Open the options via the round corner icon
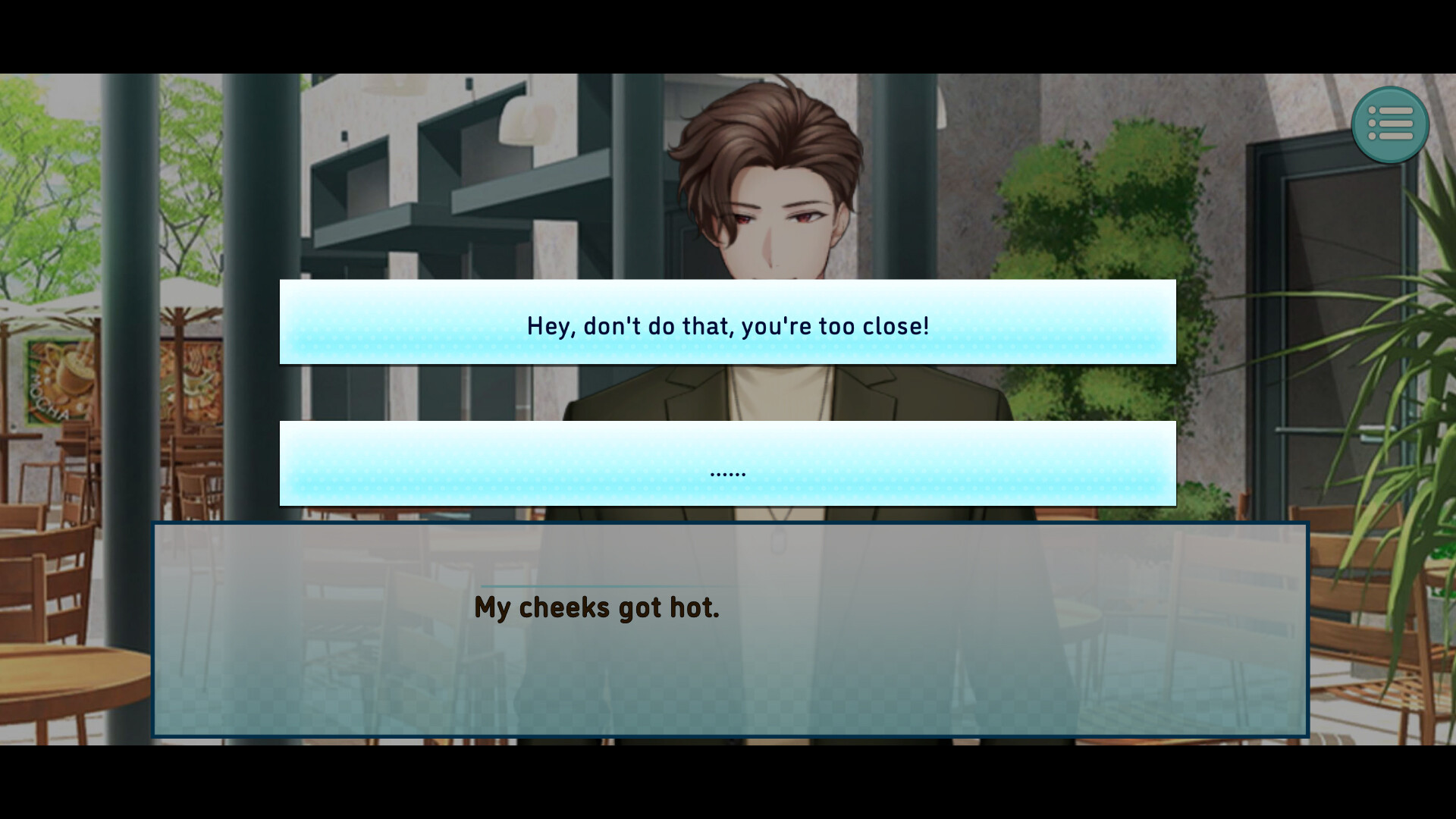The width and height of the screenshot is (1456, 819). pos(1392,124)
